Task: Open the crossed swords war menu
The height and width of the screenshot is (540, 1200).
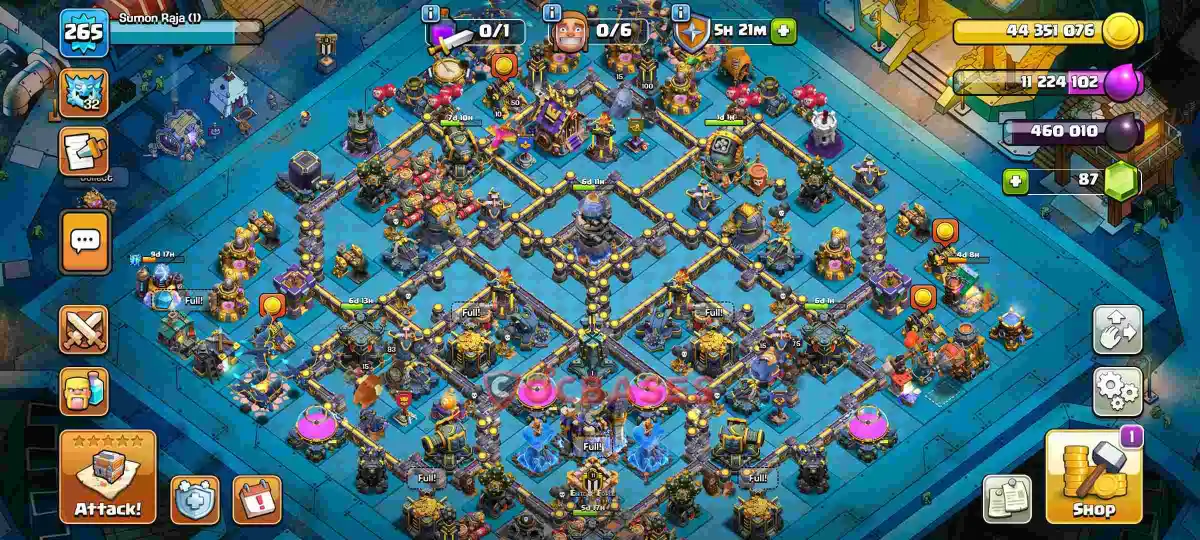Action: [84, 331]
